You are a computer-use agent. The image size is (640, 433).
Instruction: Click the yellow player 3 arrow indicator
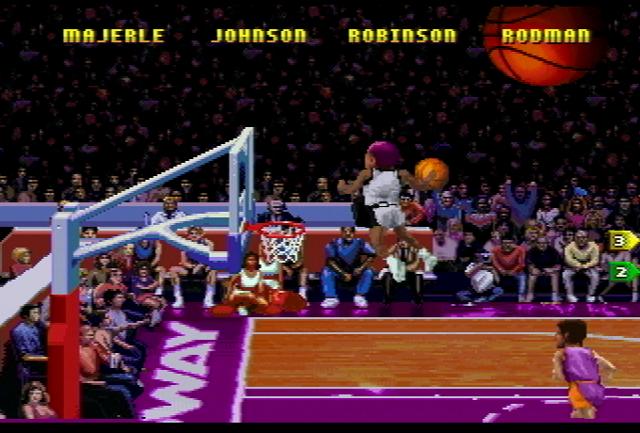tap(622, 240)
